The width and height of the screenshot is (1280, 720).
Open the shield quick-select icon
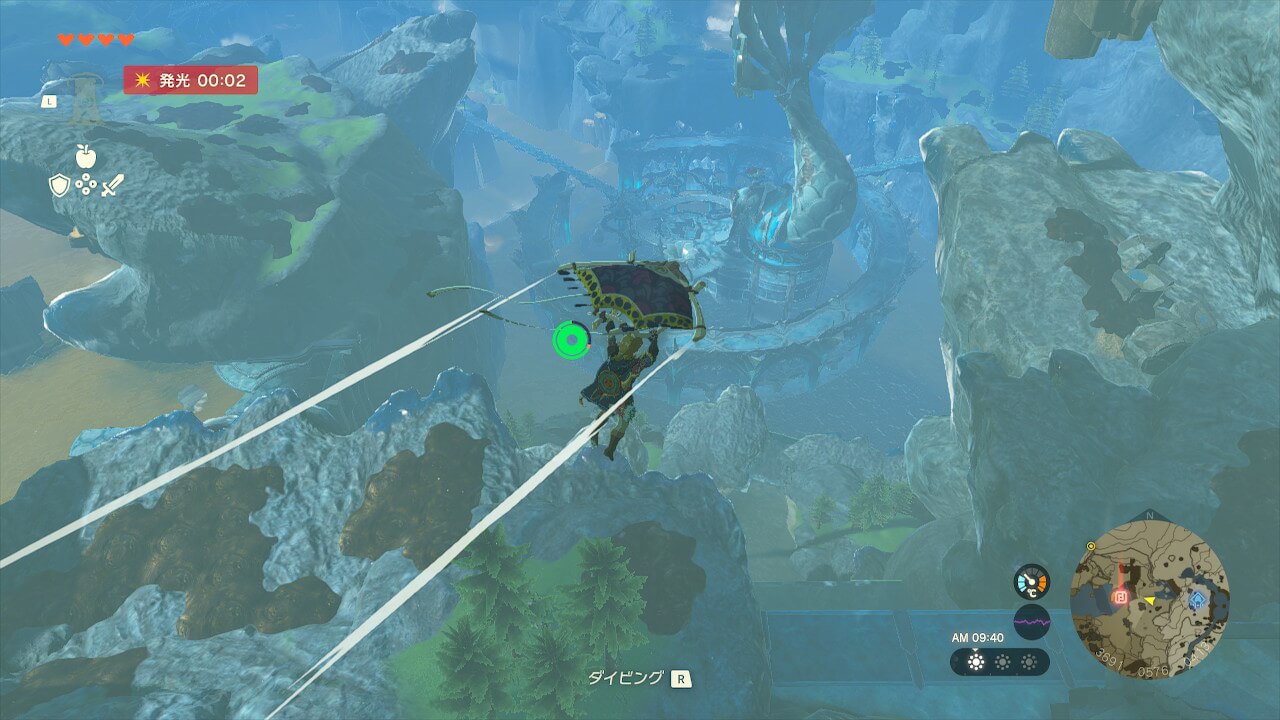tap(58, 185)
